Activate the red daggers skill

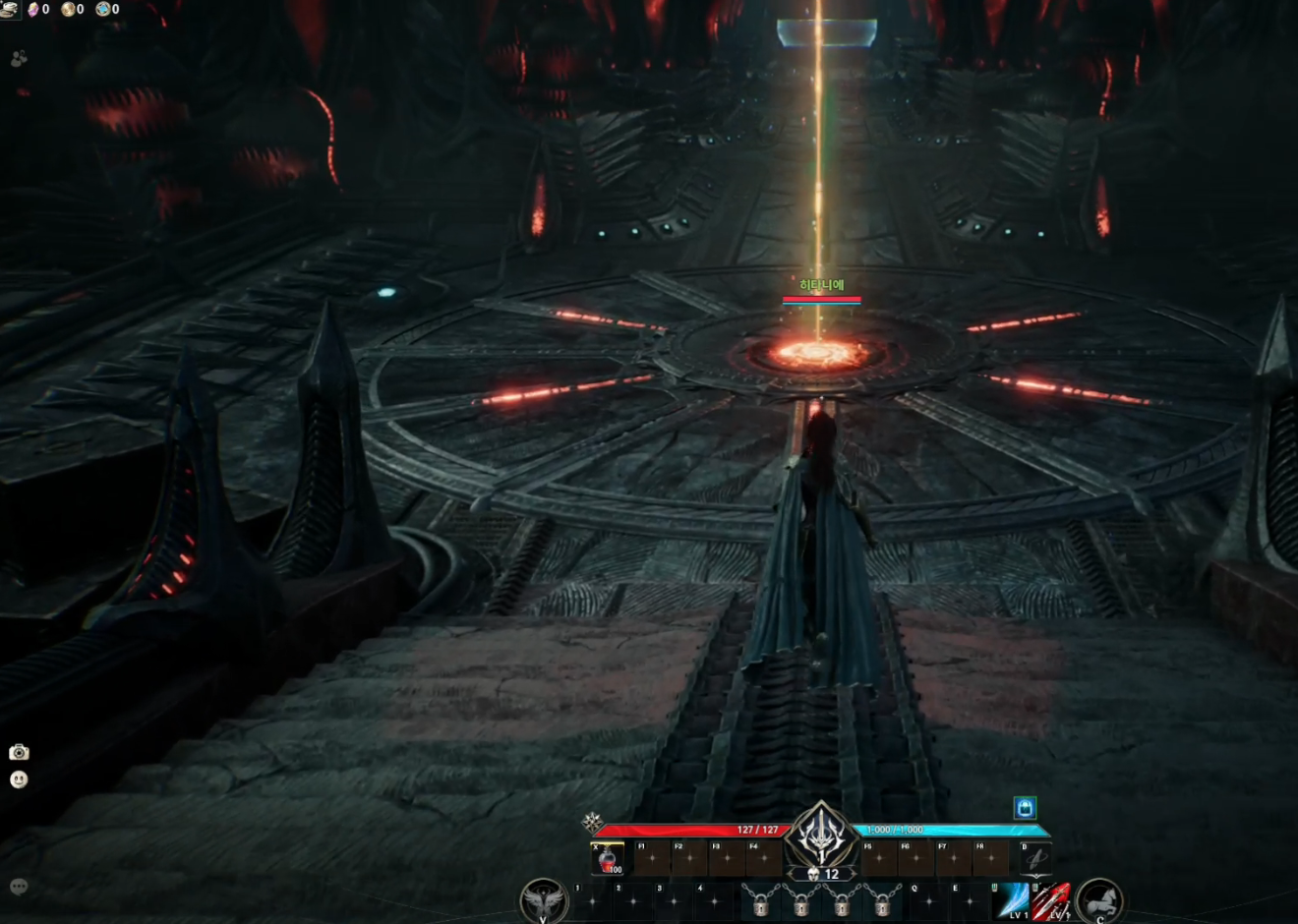pos(1050,899)
